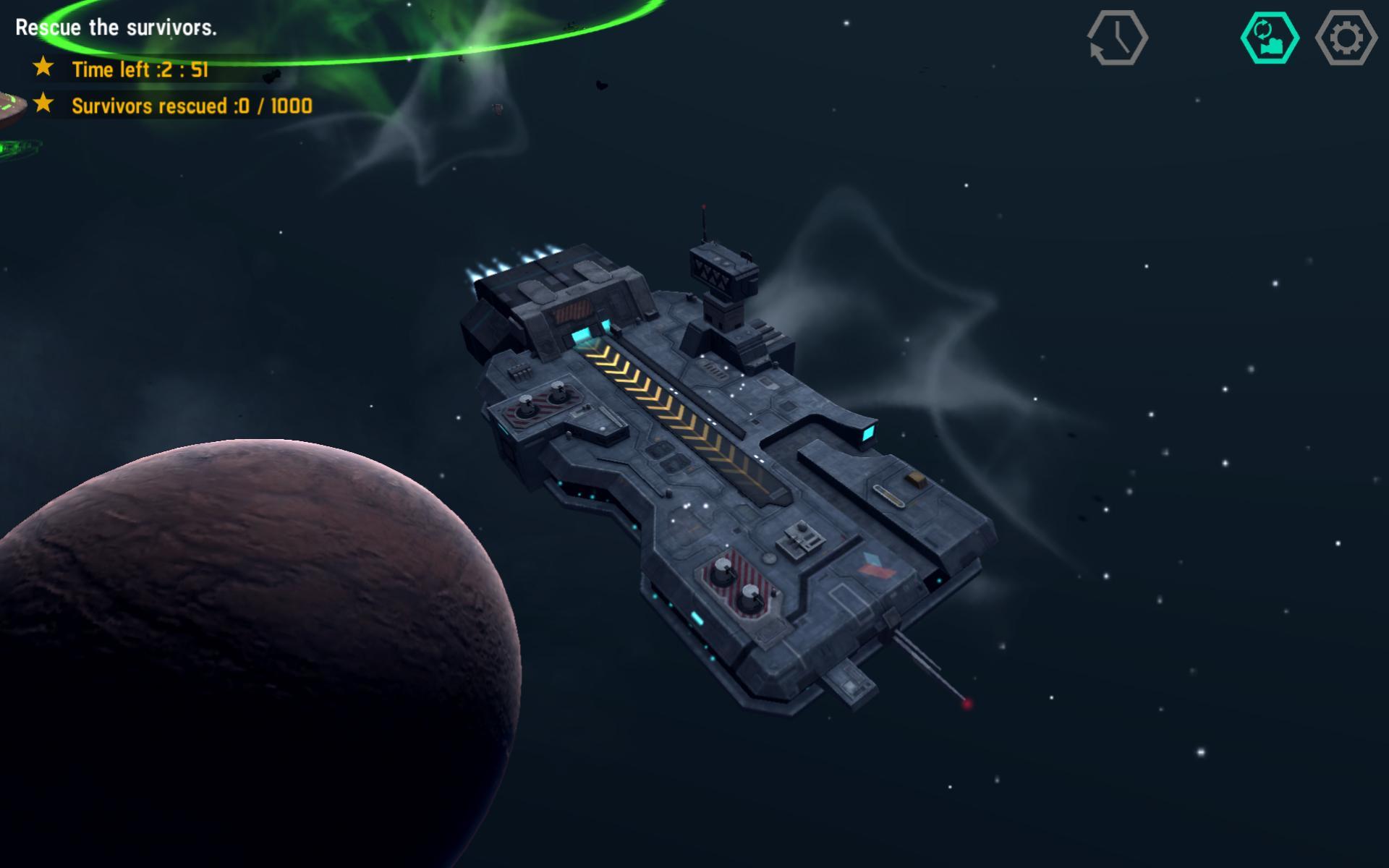Tap the cyan light panel on ship's rear hull
This screenshot has width=1389, height=868.
(869, 434)
